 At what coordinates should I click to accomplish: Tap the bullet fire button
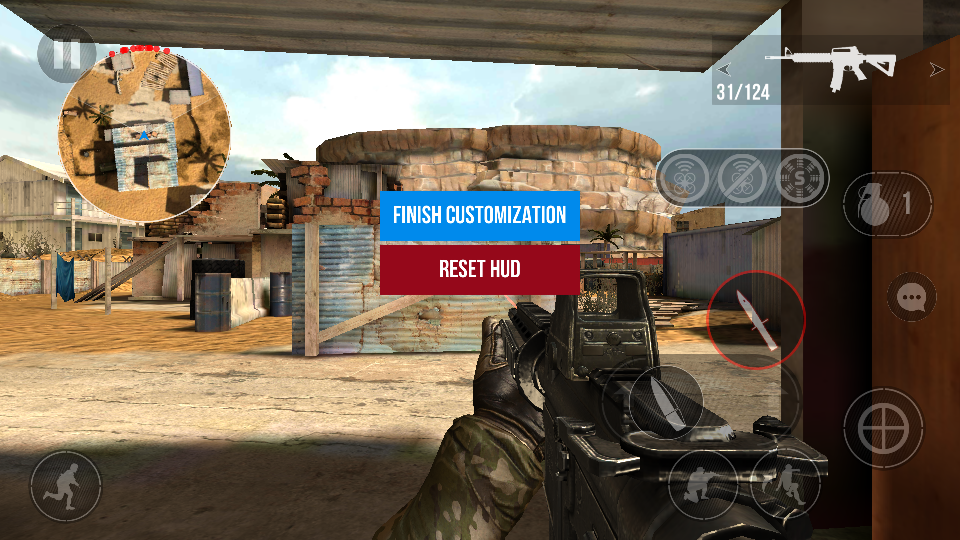coord(665,401)
